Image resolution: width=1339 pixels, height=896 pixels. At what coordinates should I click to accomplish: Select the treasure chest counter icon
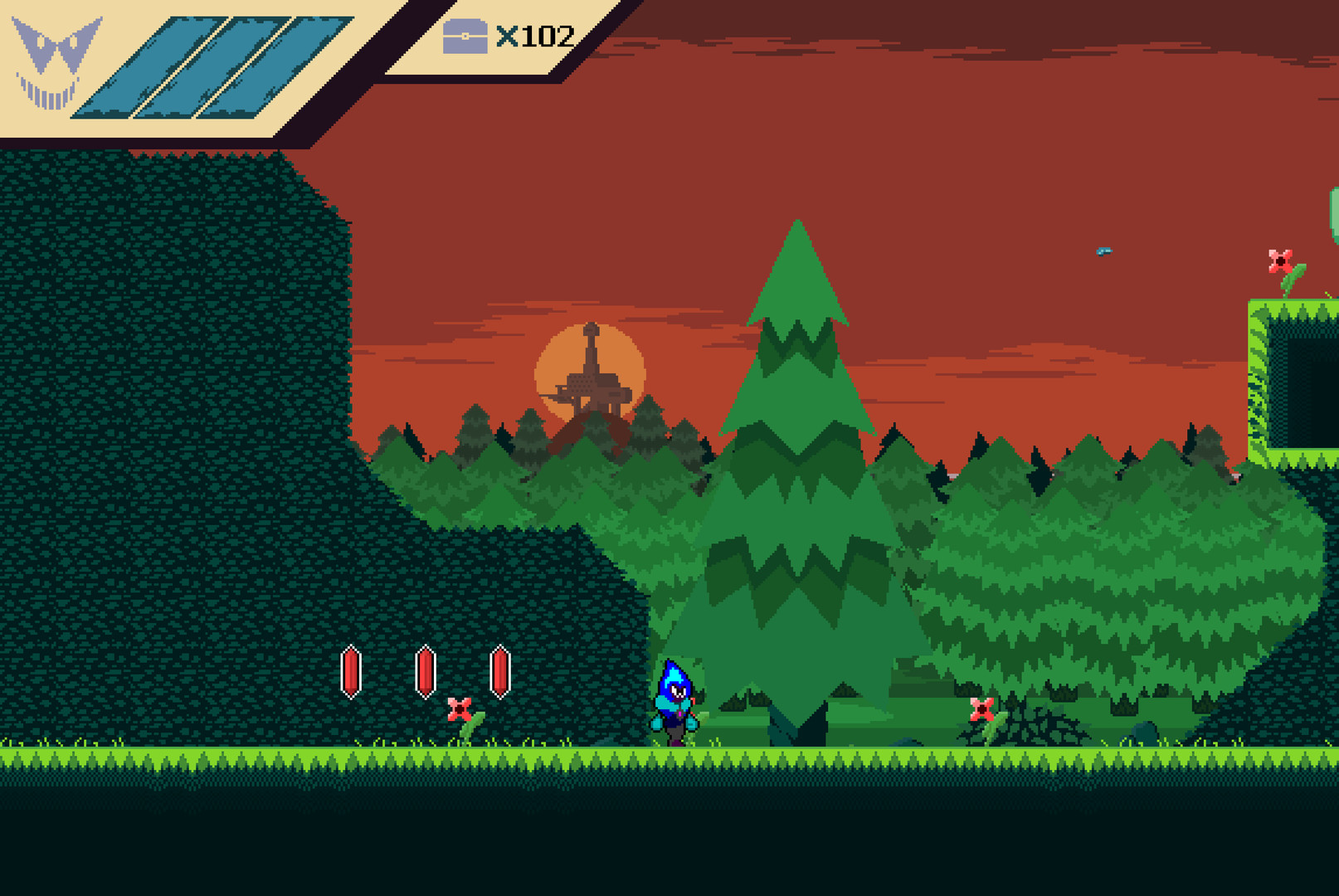[465, 37]
